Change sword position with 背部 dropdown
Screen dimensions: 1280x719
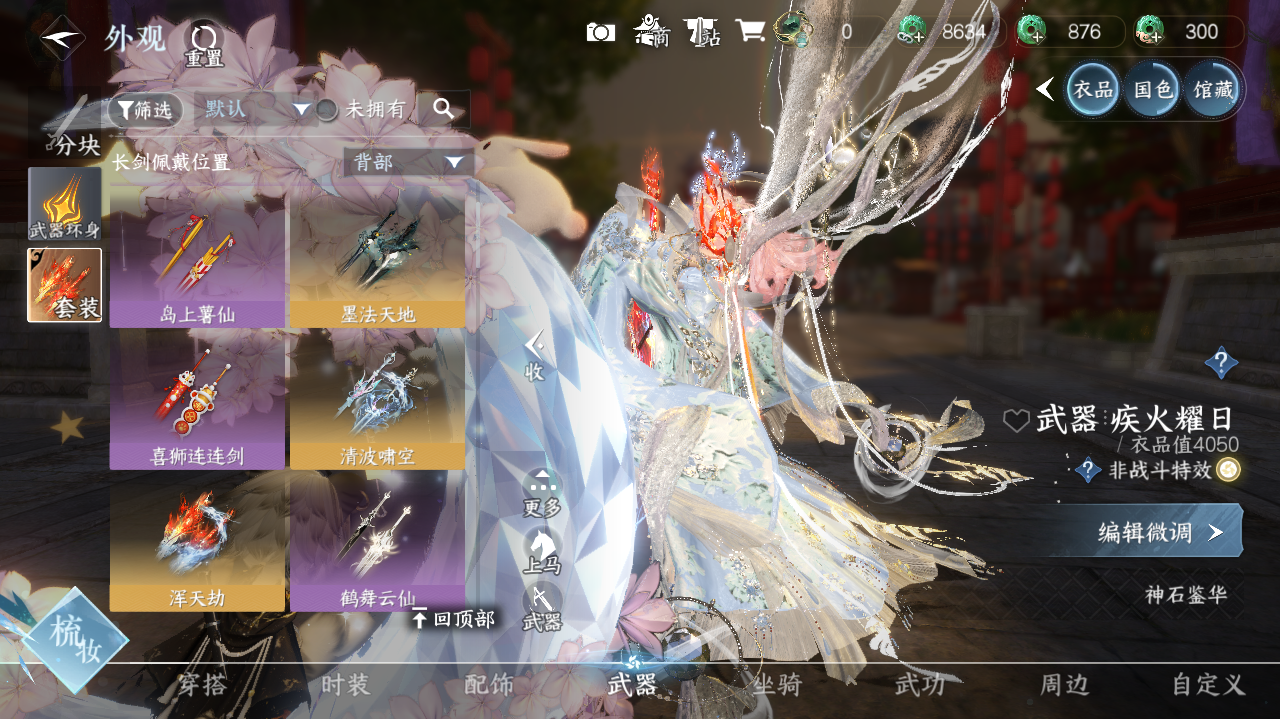(408, 162)
